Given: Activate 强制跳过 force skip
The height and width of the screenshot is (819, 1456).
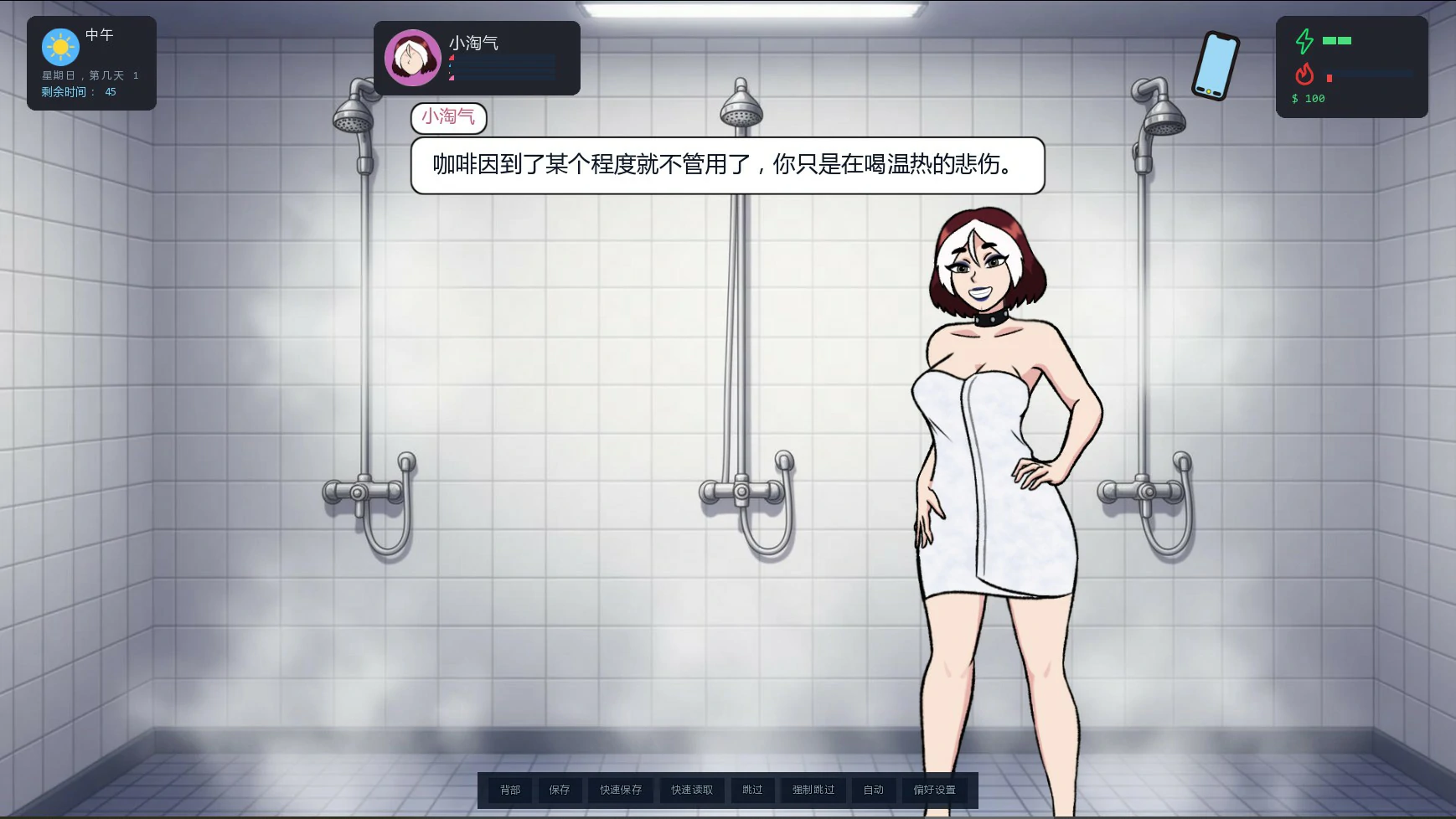Looking at the screenshot, I should coord(811,789).
